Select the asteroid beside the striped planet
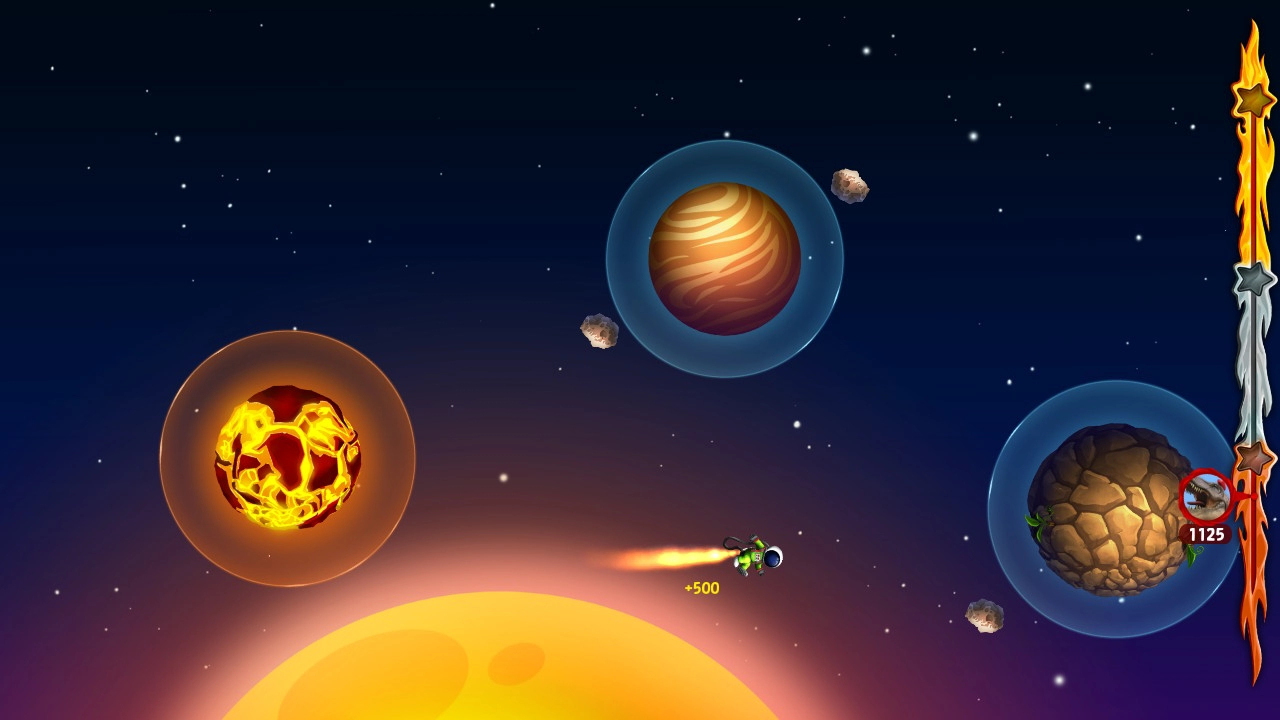Screen dimensions: 1280x720 848,183
